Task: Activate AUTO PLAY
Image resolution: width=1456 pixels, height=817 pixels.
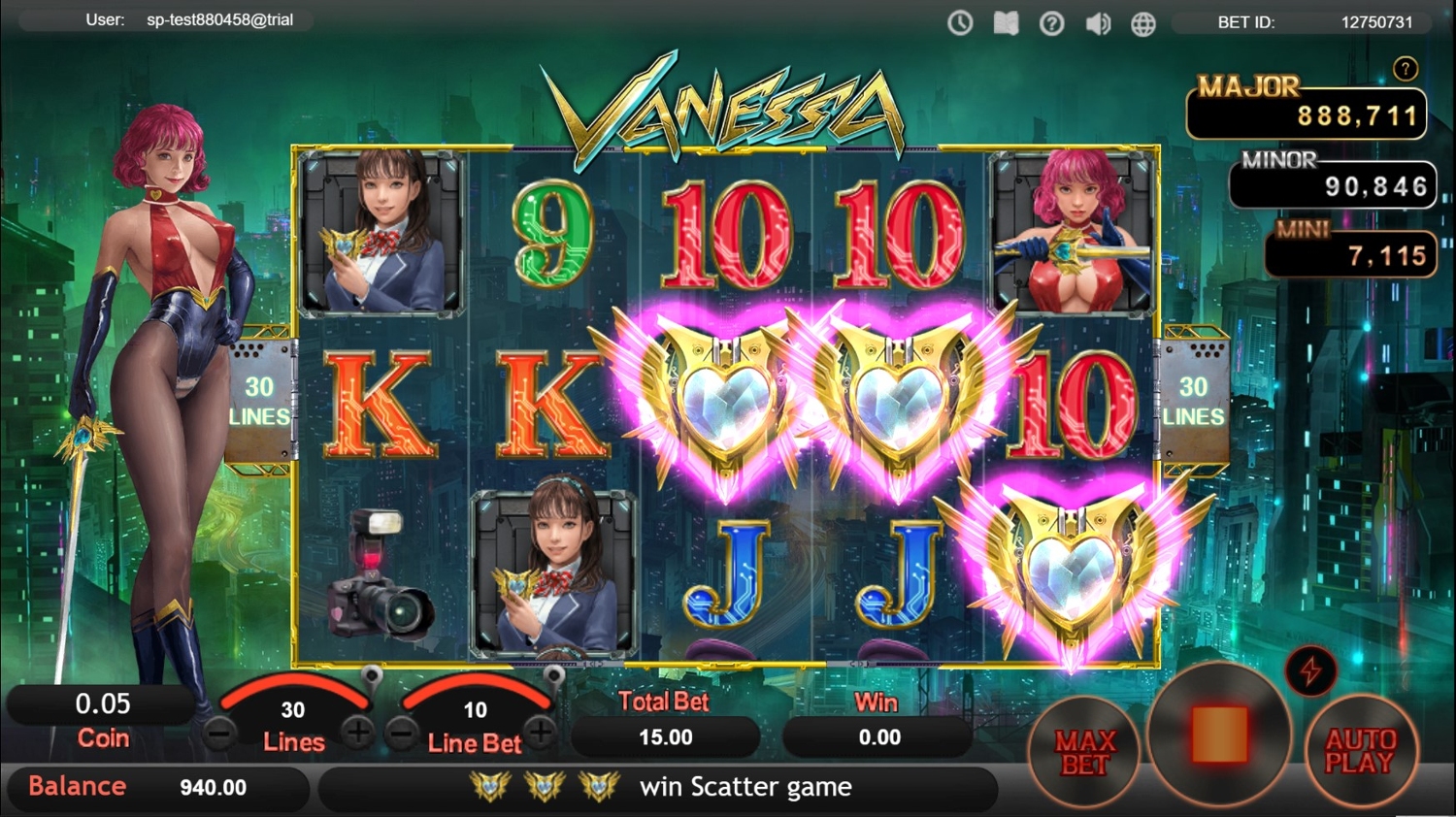Action: tap(1360, 750)
